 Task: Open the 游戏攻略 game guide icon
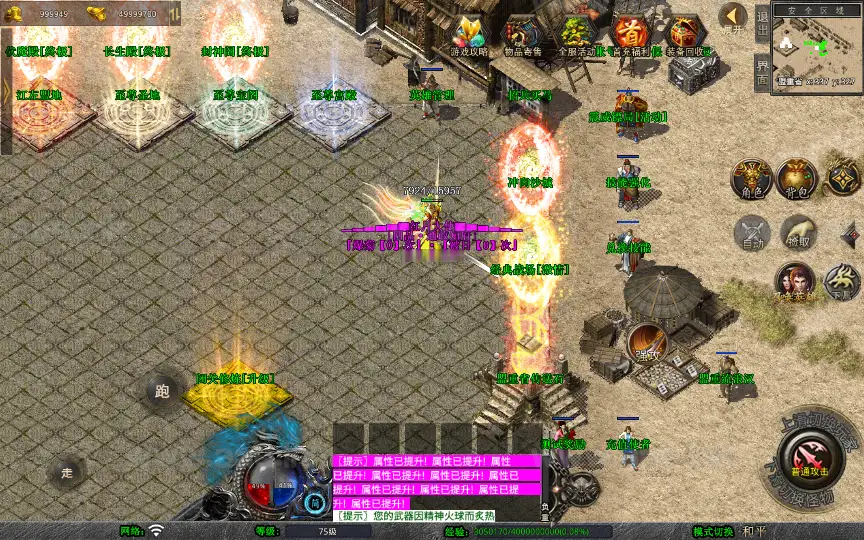click(468, 34)
